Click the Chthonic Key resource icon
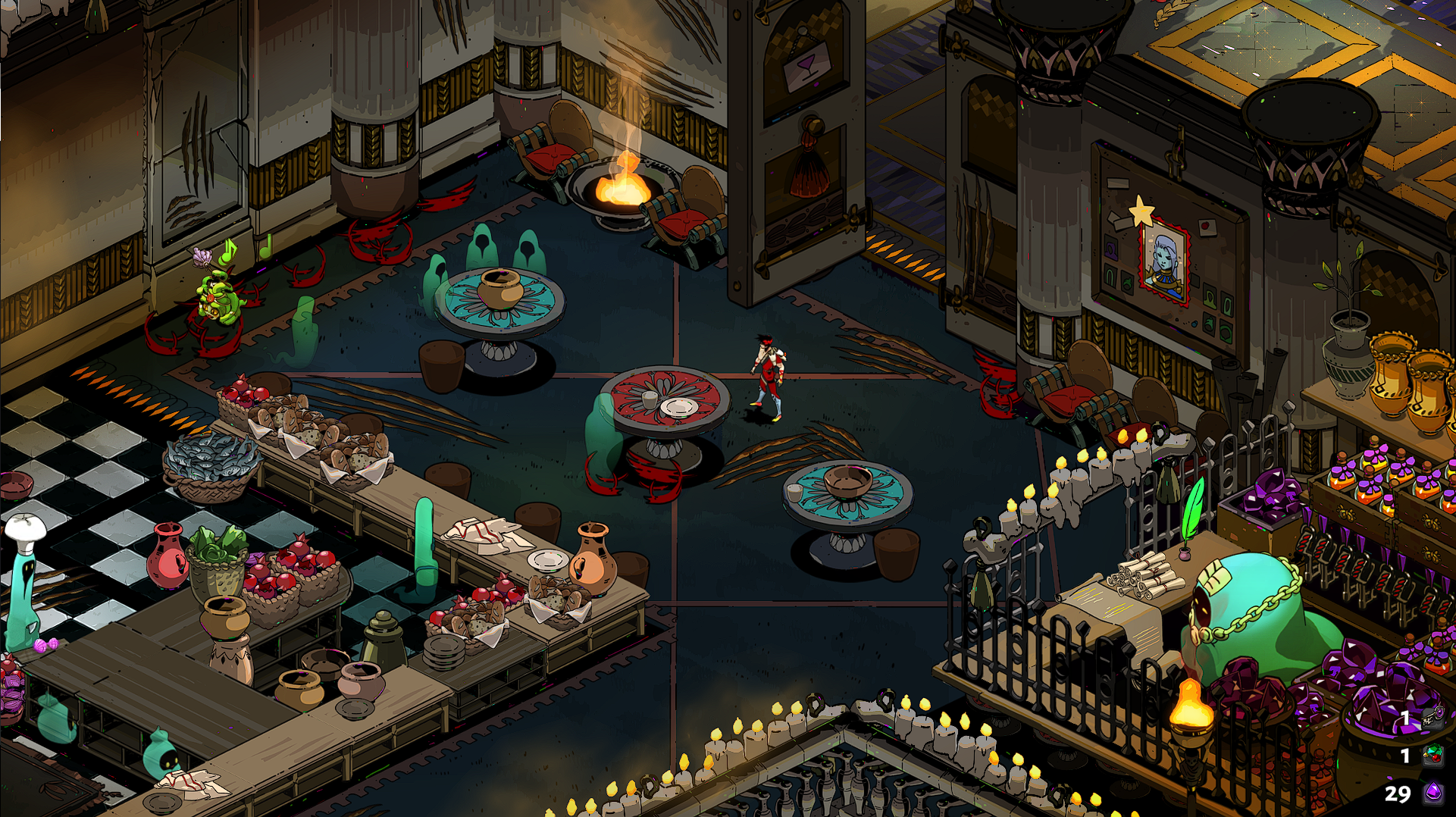The width and height of the screenshot is (1456, 817). click(x=1433, y=717)
